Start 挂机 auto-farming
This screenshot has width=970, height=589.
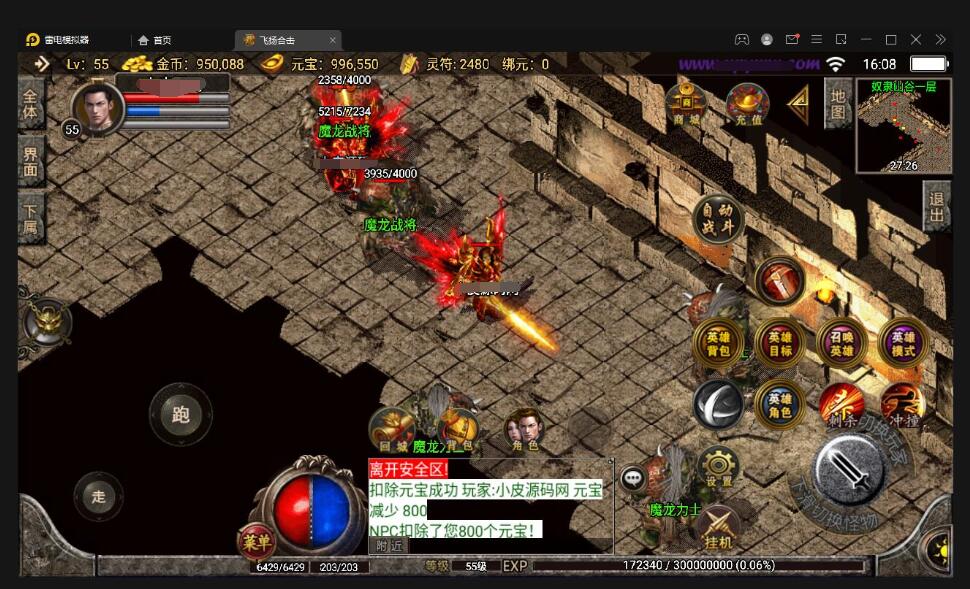click(x=718, y=526)
